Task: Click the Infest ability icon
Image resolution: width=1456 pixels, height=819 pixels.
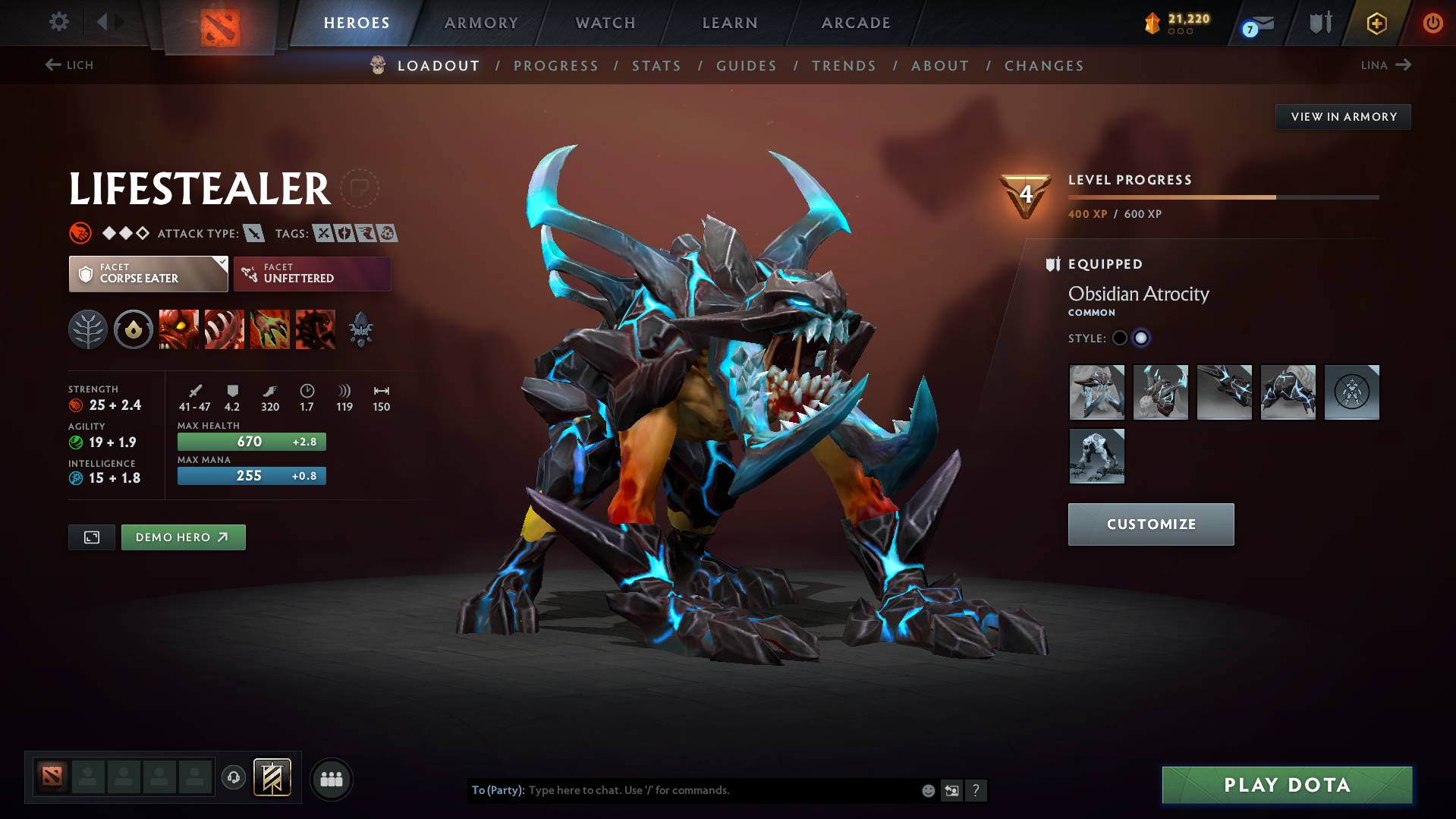Action: (x=316, y=329)
